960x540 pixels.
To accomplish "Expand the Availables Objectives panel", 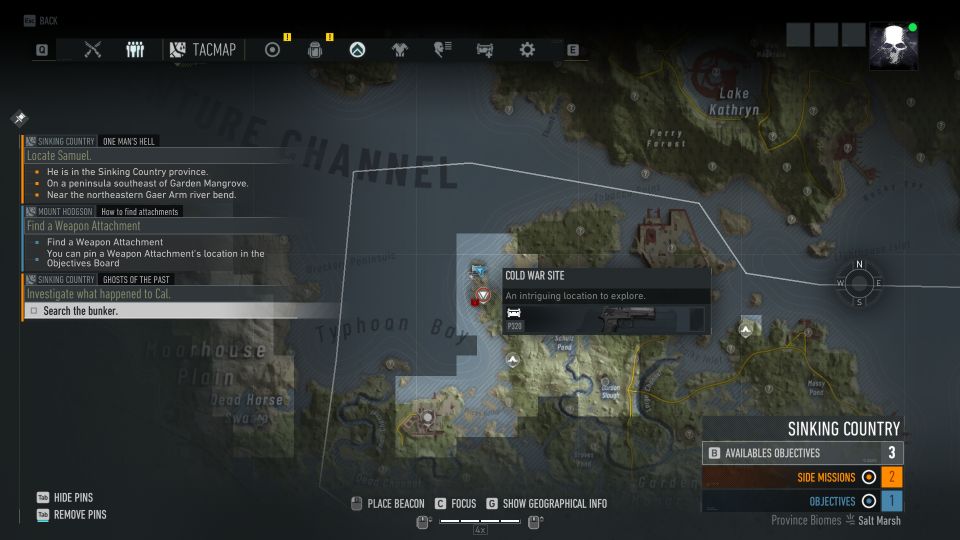I will click(x=802, y=453).
